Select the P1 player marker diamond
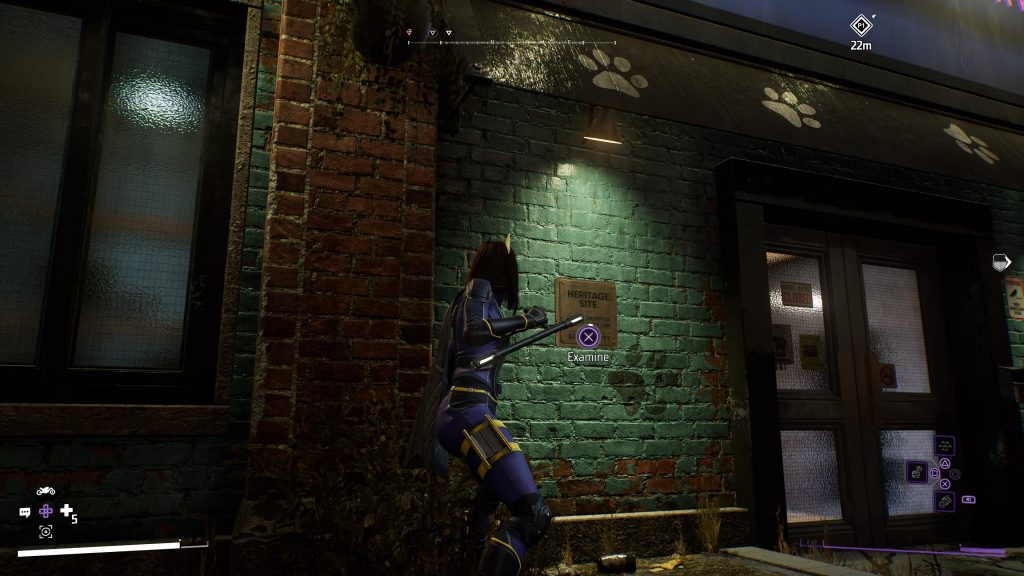Viewport: 1024px width, 576px height. [860, 25]
